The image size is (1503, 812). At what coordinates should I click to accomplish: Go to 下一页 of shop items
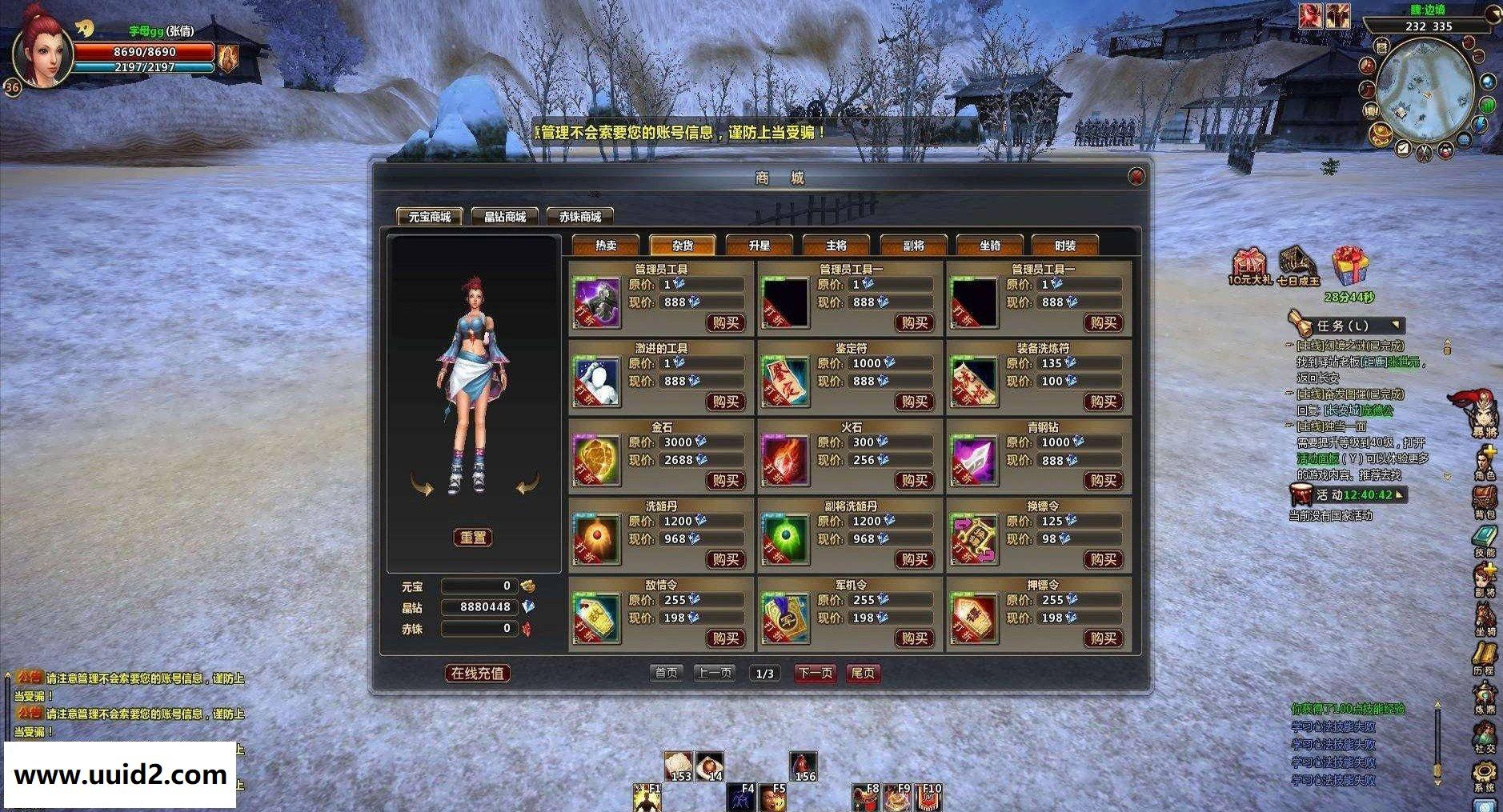point(815,674)
